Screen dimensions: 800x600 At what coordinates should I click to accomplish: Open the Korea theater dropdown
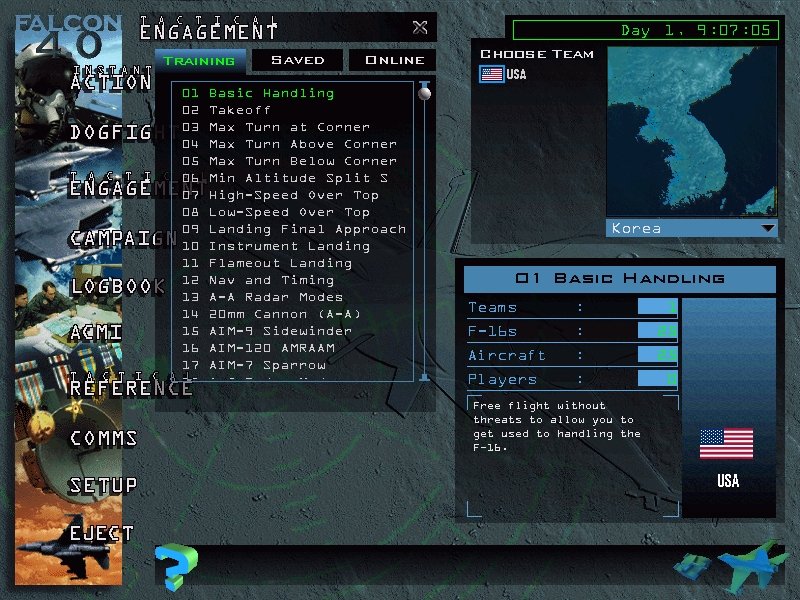(x=767, y=228)
